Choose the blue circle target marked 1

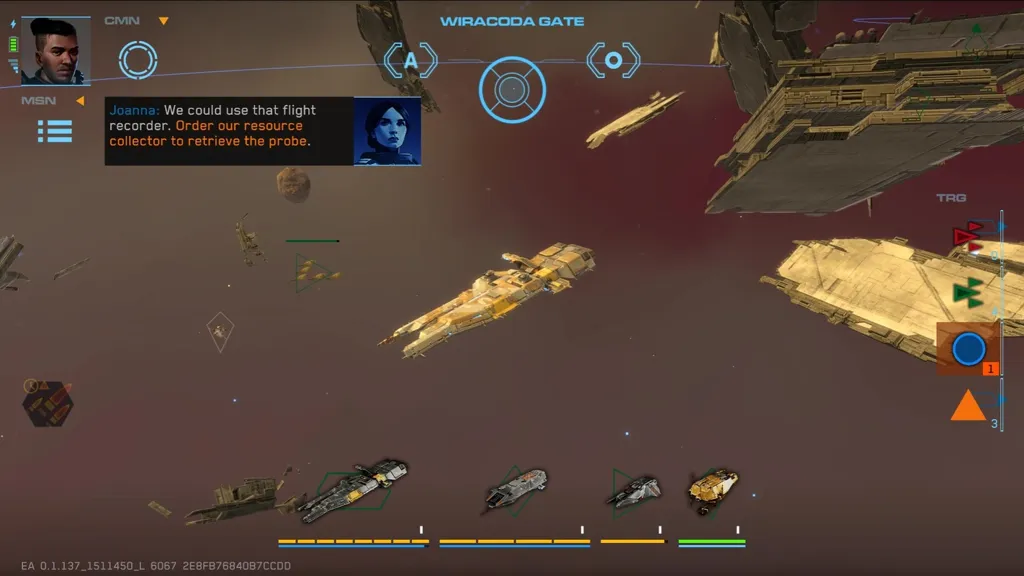point(968,349)
